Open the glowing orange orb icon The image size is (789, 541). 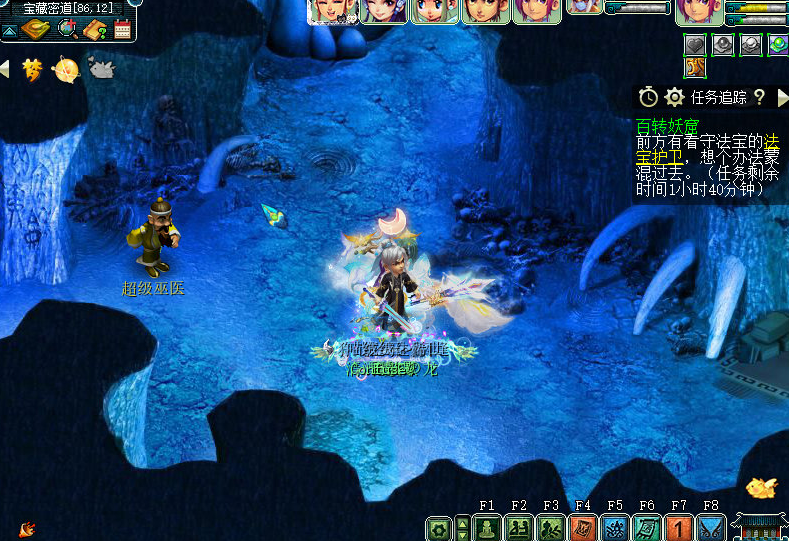[66, 69]
